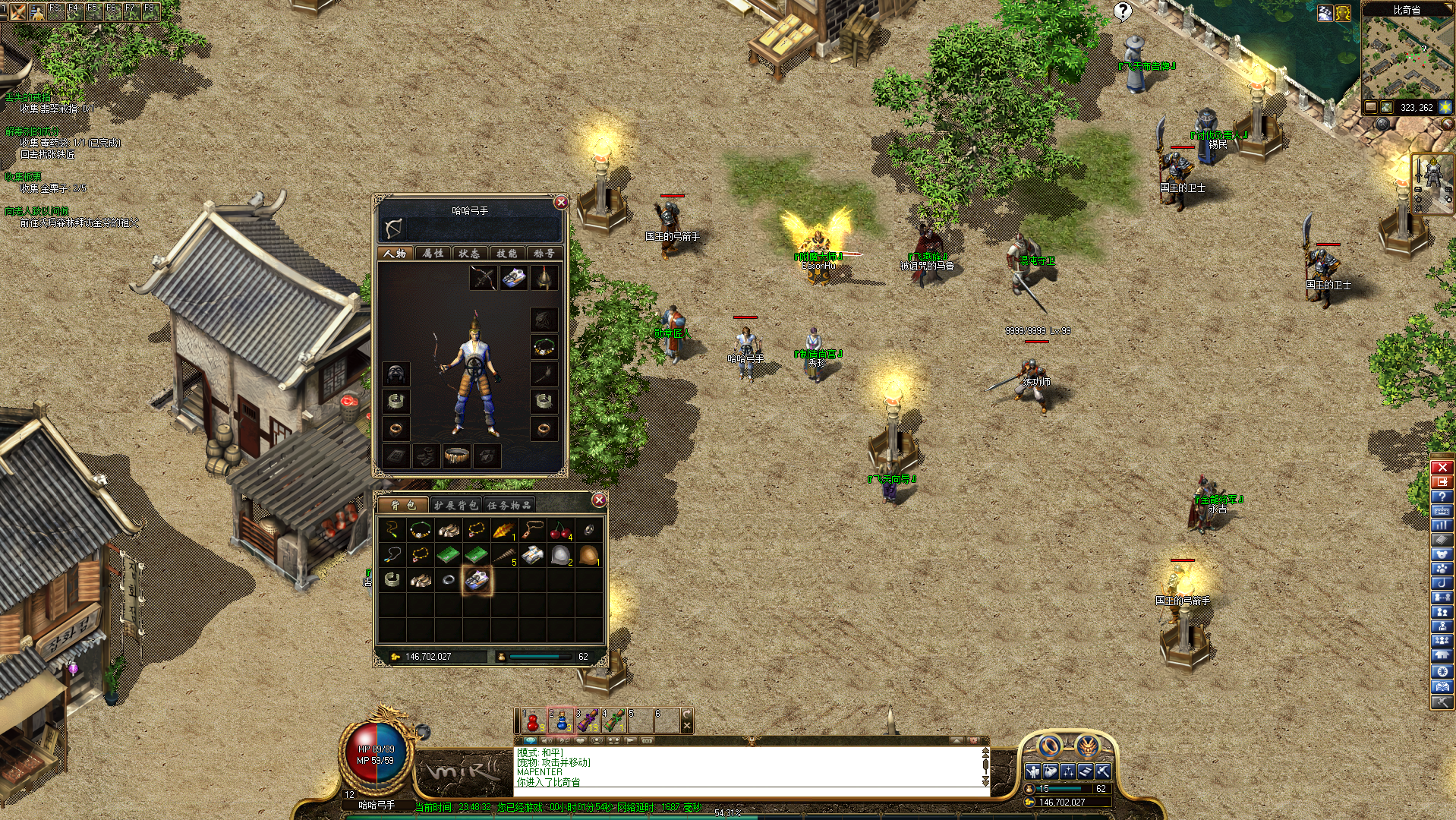
Task: Close the backpack inventory window
Action: (x=599, y=500)
